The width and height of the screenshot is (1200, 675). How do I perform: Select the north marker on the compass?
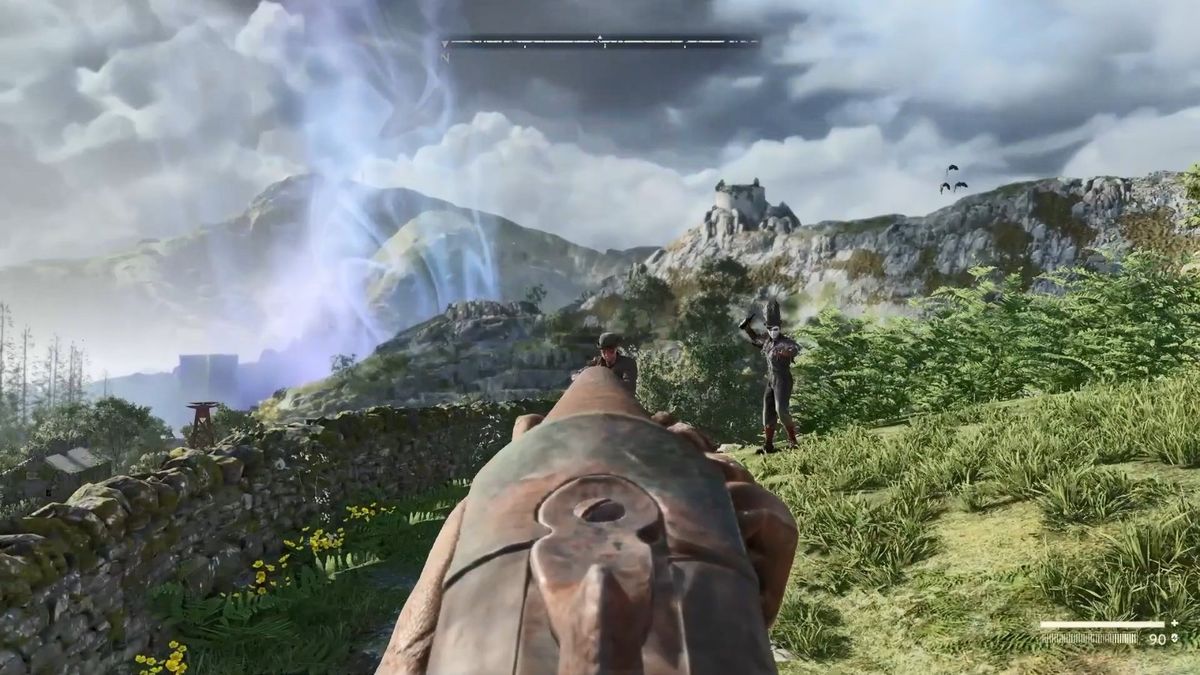(446, 57)
